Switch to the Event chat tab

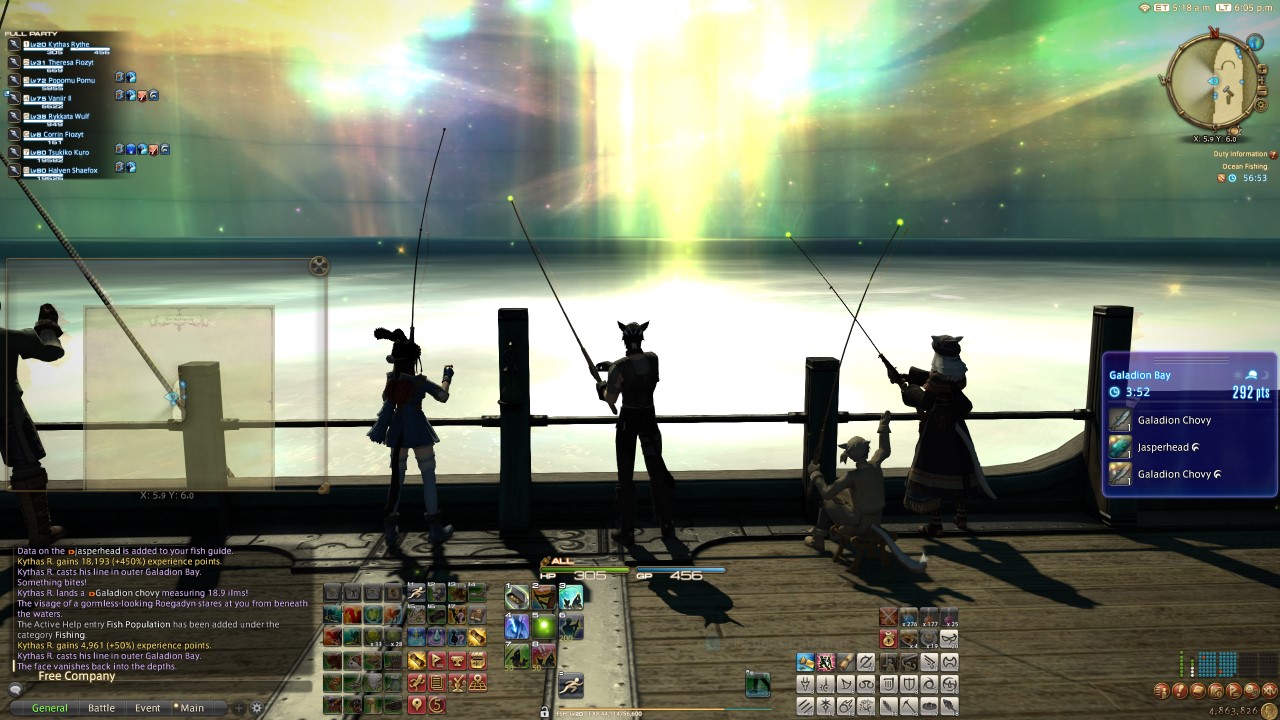tap(147, 707)
